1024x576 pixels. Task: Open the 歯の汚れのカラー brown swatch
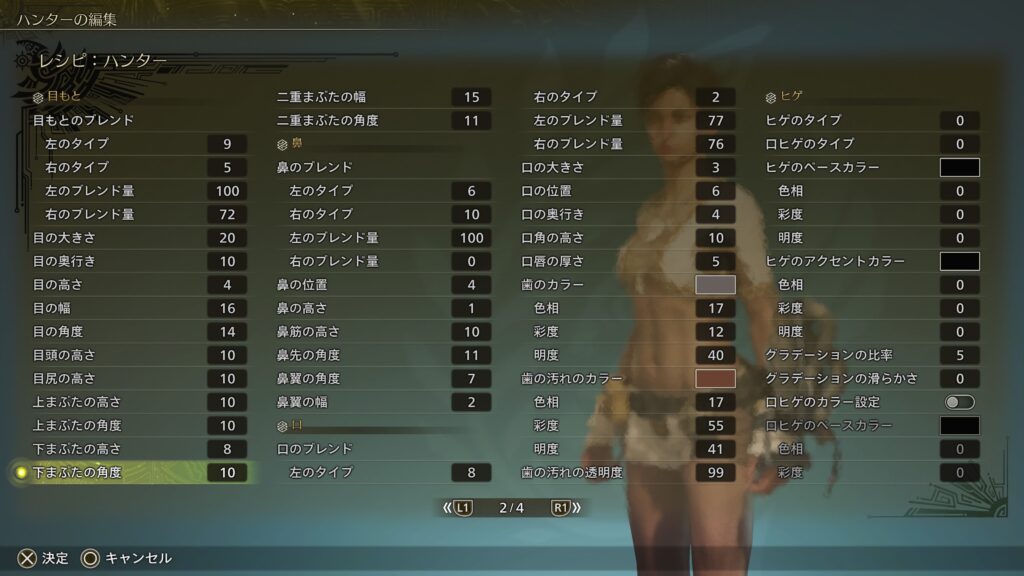coord(715,379)
